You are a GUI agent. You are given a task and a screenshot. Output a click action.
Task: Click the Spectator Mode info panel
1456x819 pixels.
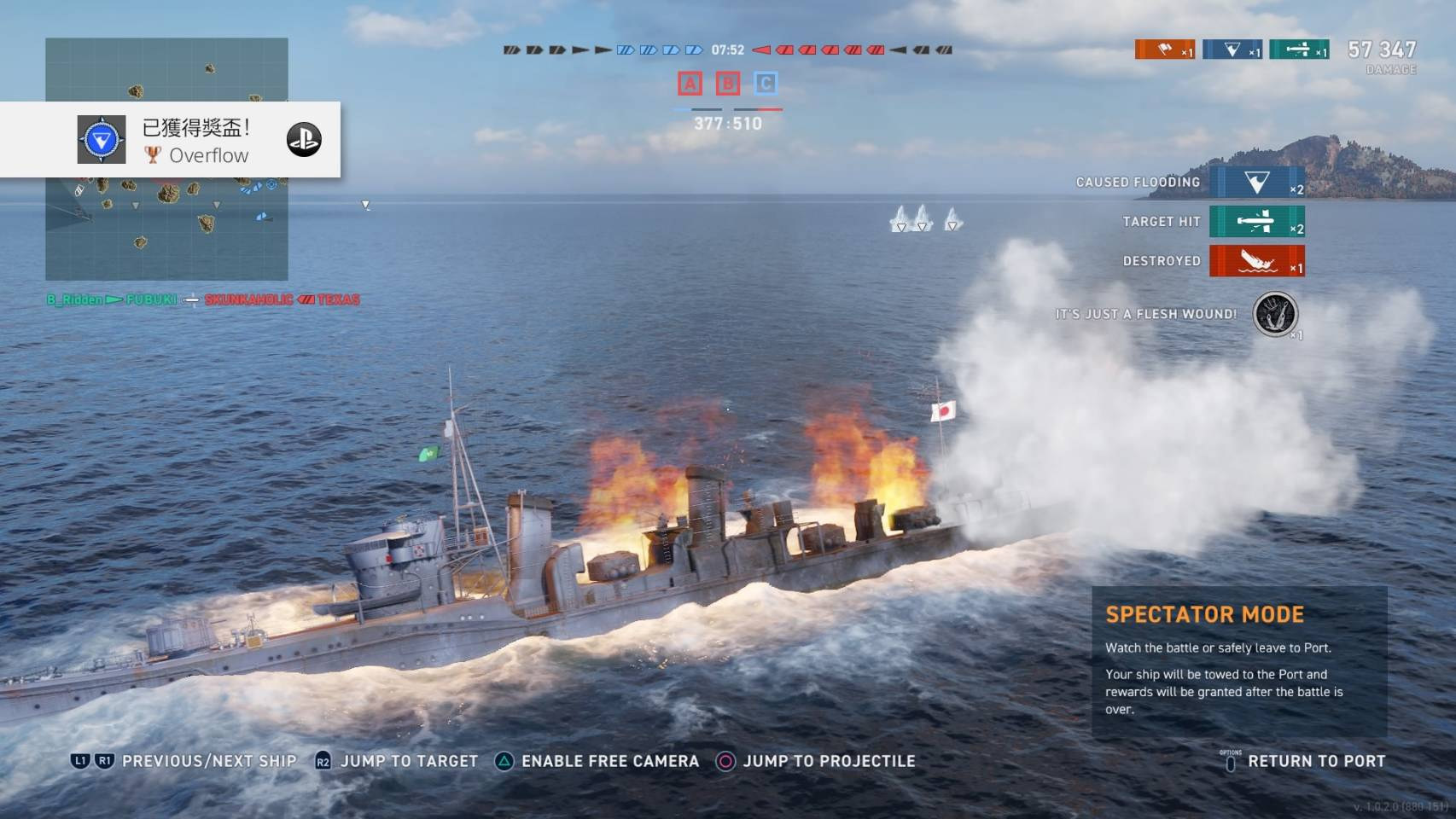pos(1239,662)
